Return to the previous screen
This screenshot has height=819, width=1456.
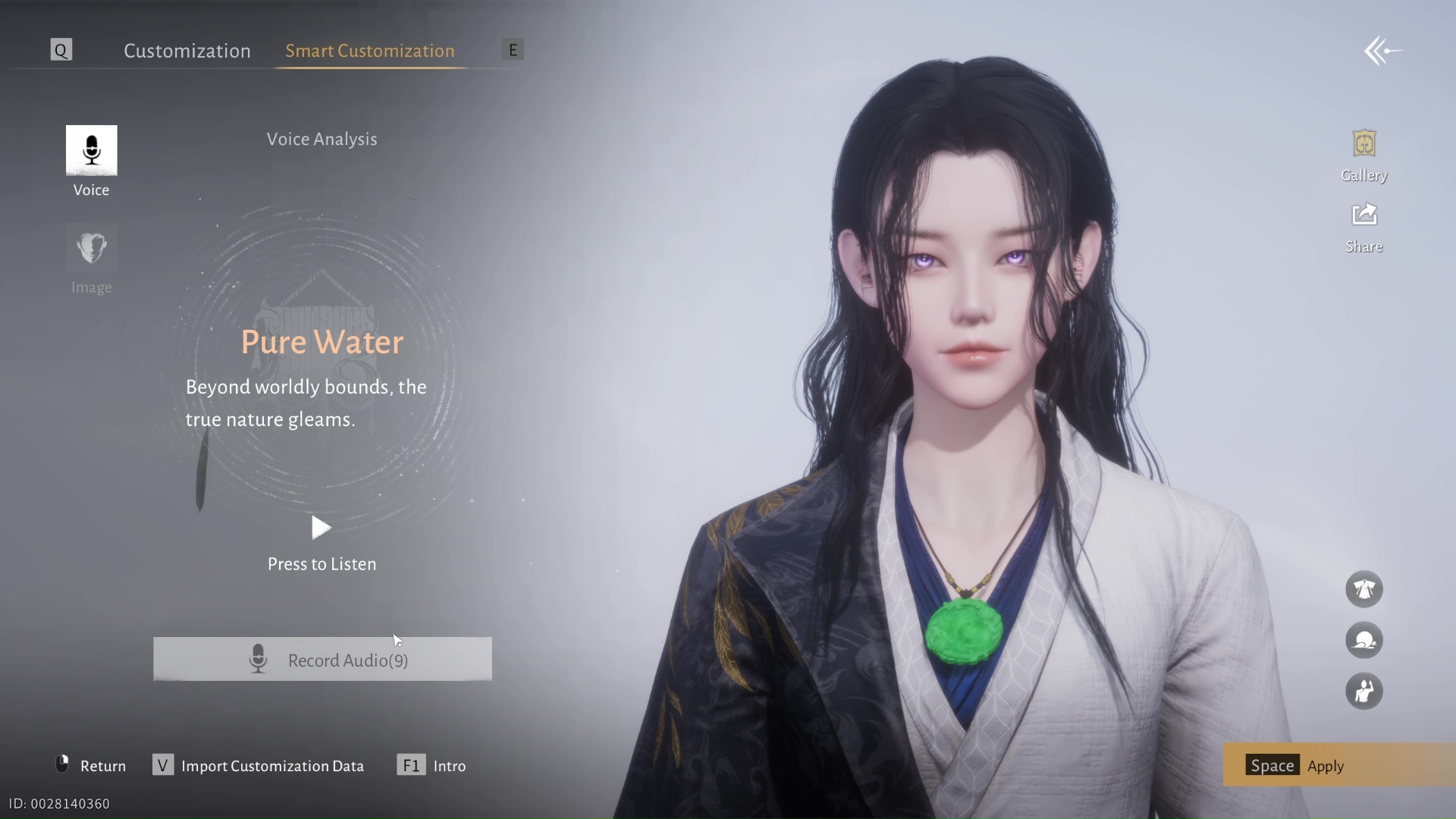tap(92, 766)
